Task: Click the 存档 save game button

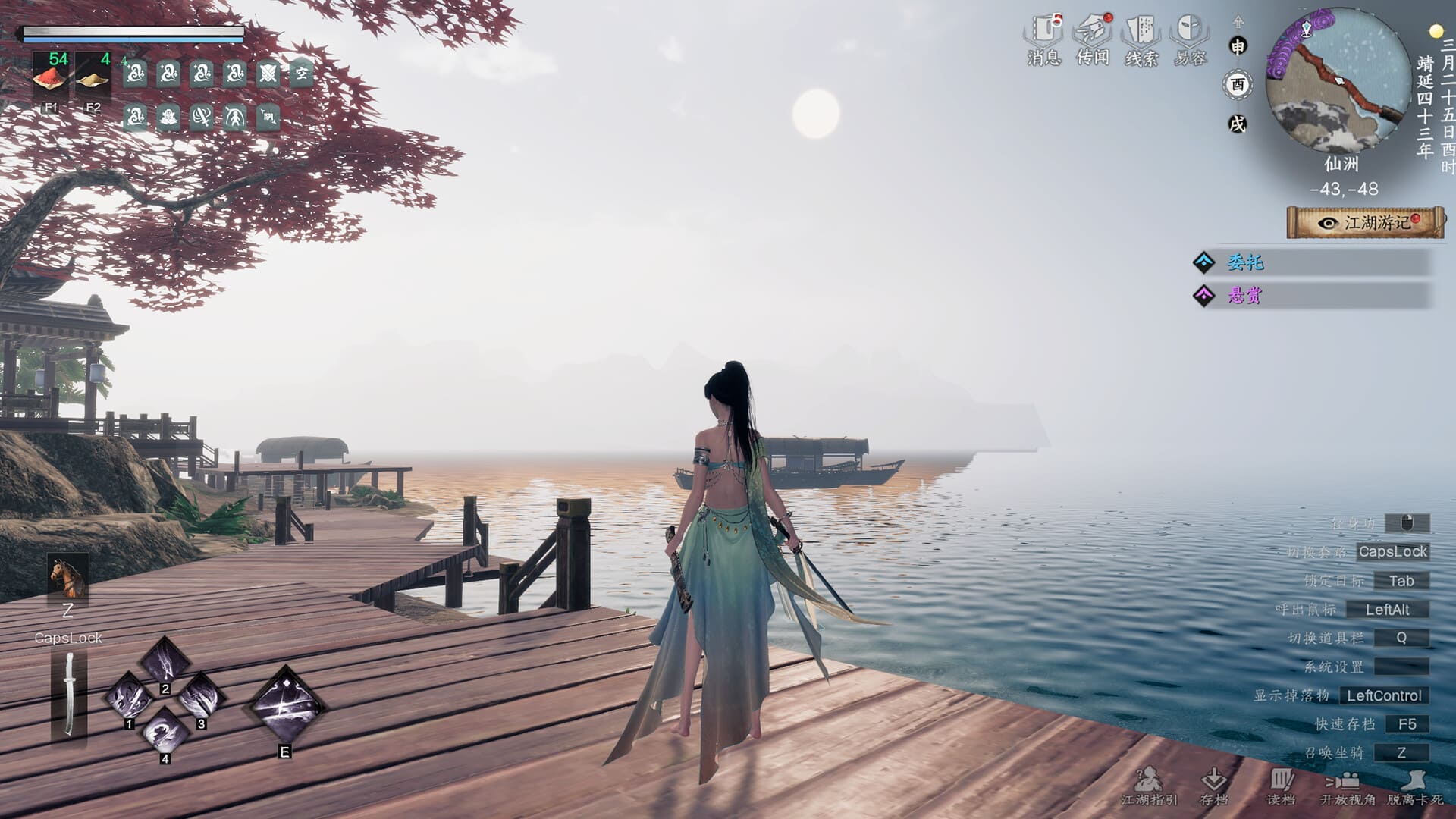Action: pyautogui.click(x=1214, y=786)
